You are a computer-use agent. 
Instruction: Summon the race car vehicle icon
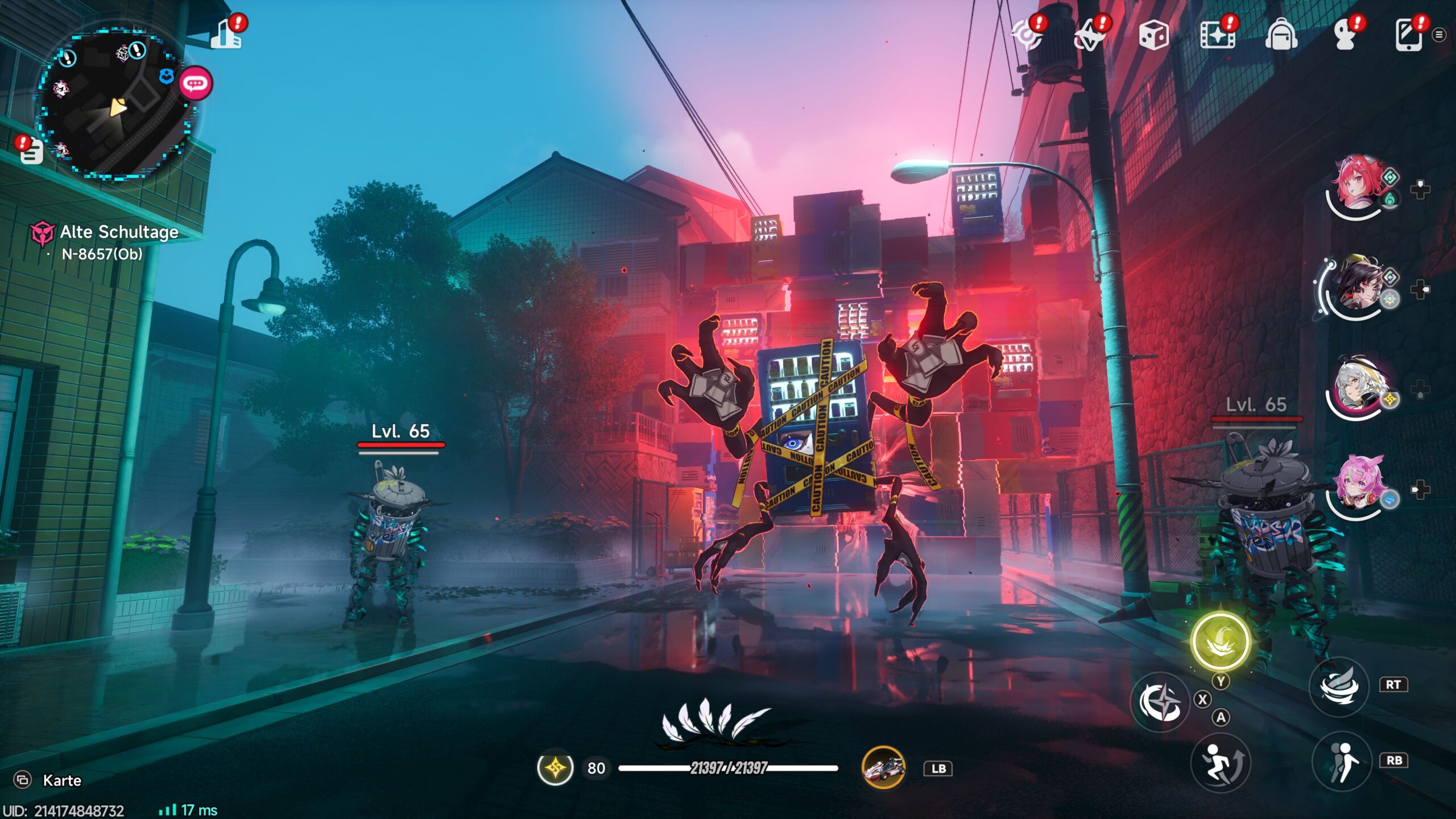pyautogui.click(x=883, y=768)
